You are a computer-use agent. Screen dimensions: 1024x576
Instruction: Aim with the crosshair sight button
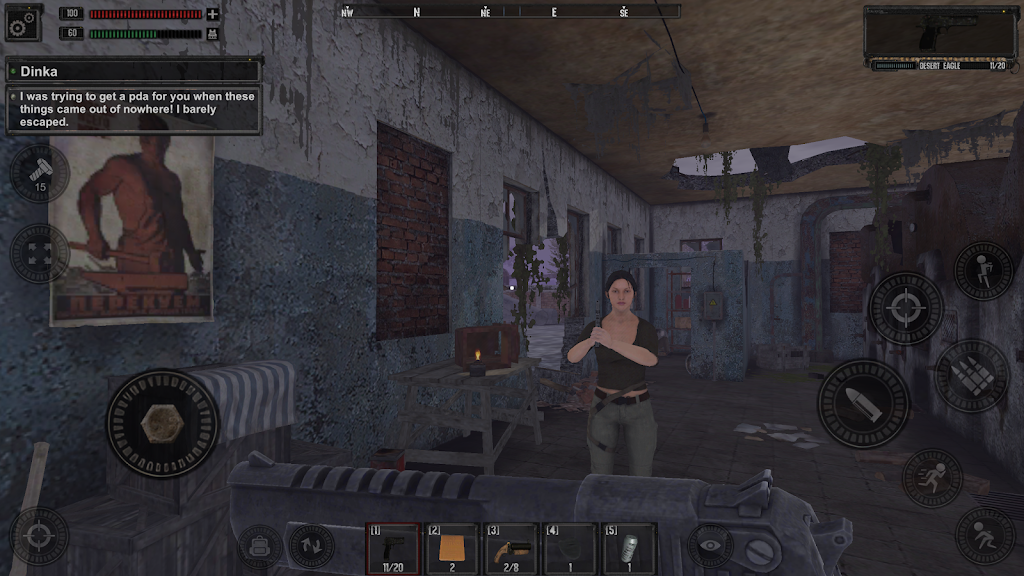[906, 308]
